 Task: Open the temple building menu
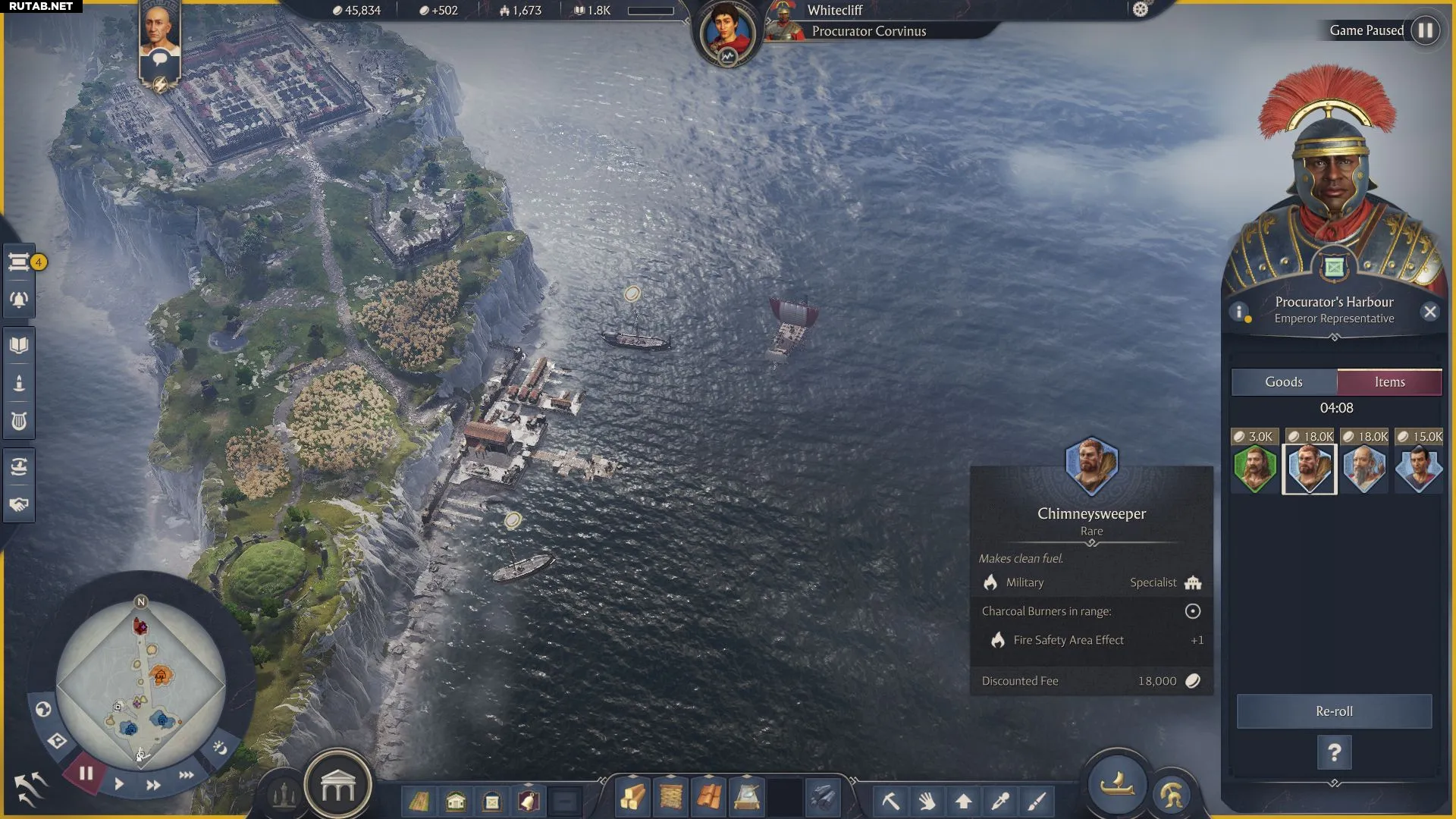(x=337, y=789)
